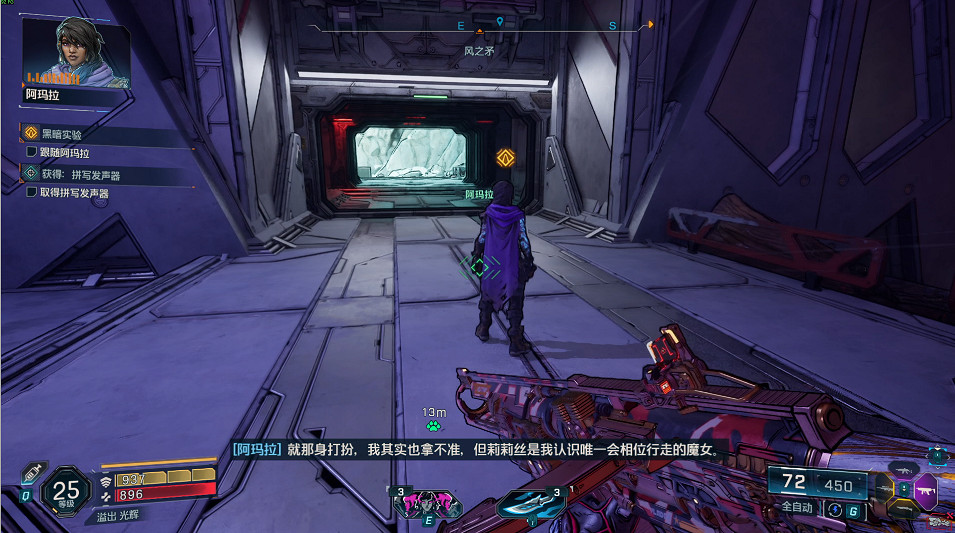Tick the 跟随阿玛拉 objective checkbox
955x533 pixels.
[x=33, y=153]
